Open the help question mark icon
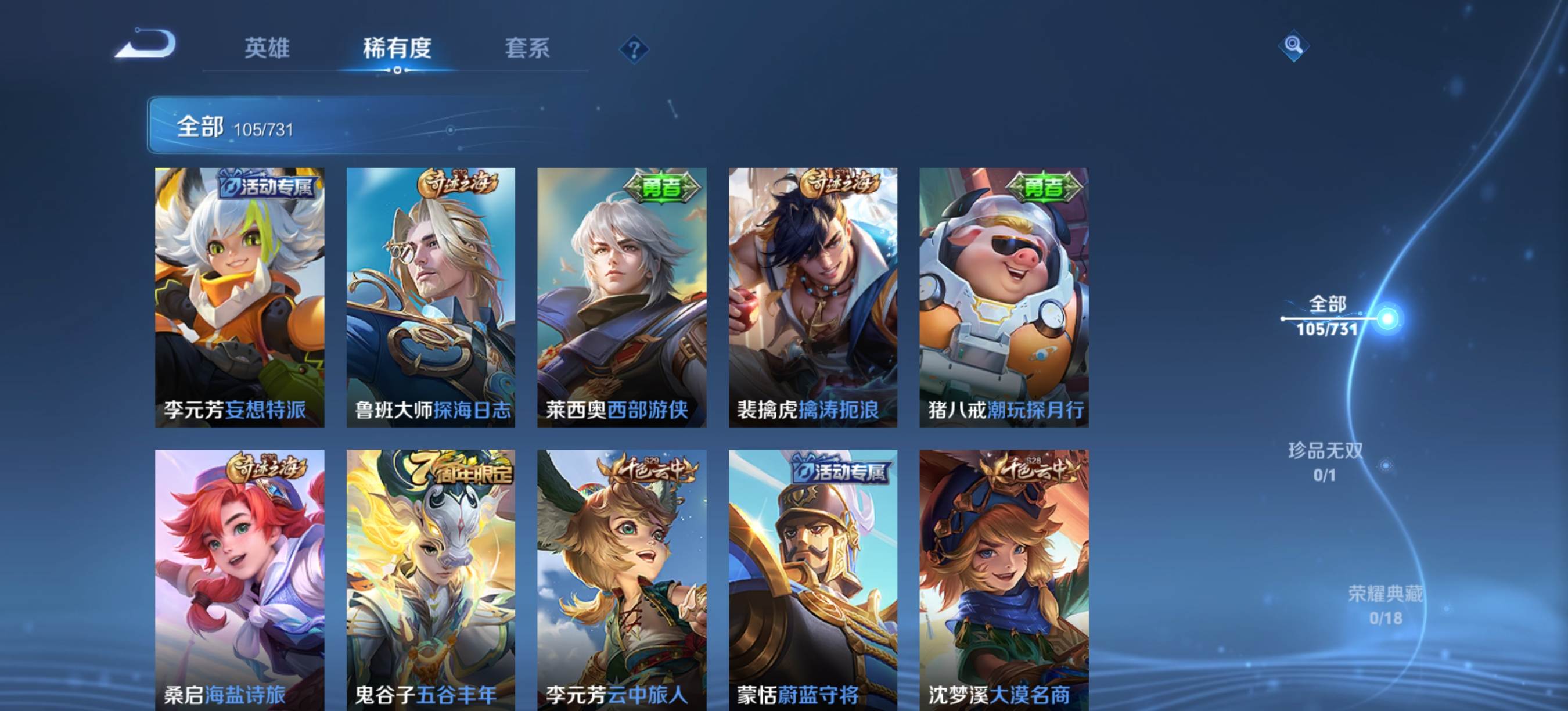Screen dimensions: 1568x711 [x=633, y=50]
